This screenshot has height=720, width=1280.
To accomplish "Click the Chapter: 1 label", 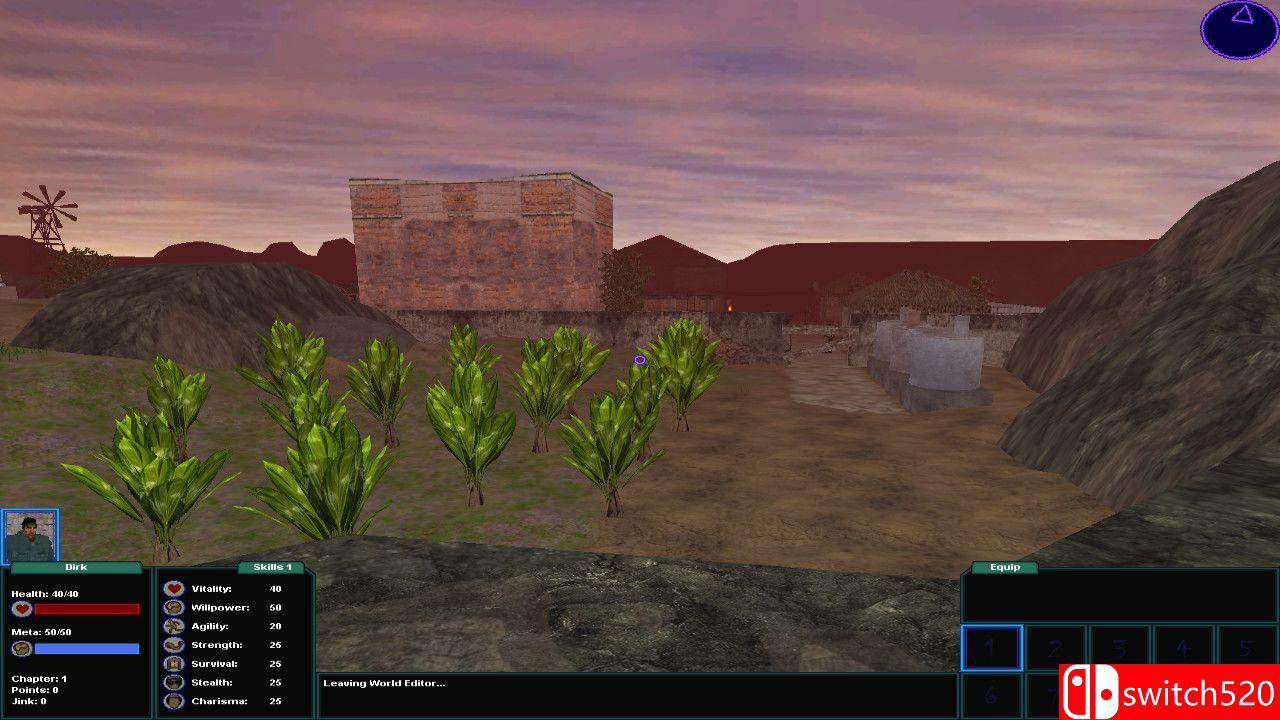I will (x=39, y=679).
